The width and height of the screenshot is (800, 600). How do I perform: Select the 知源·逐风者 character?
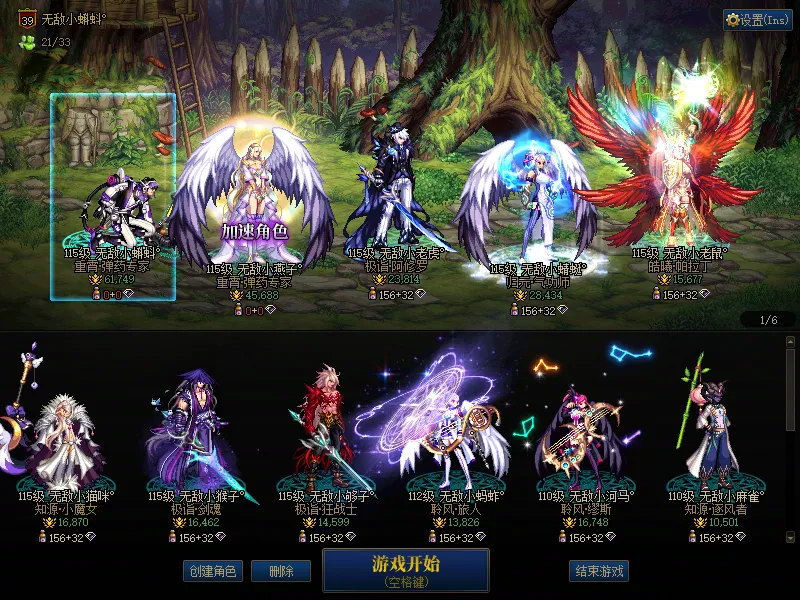tap(716, 440)
